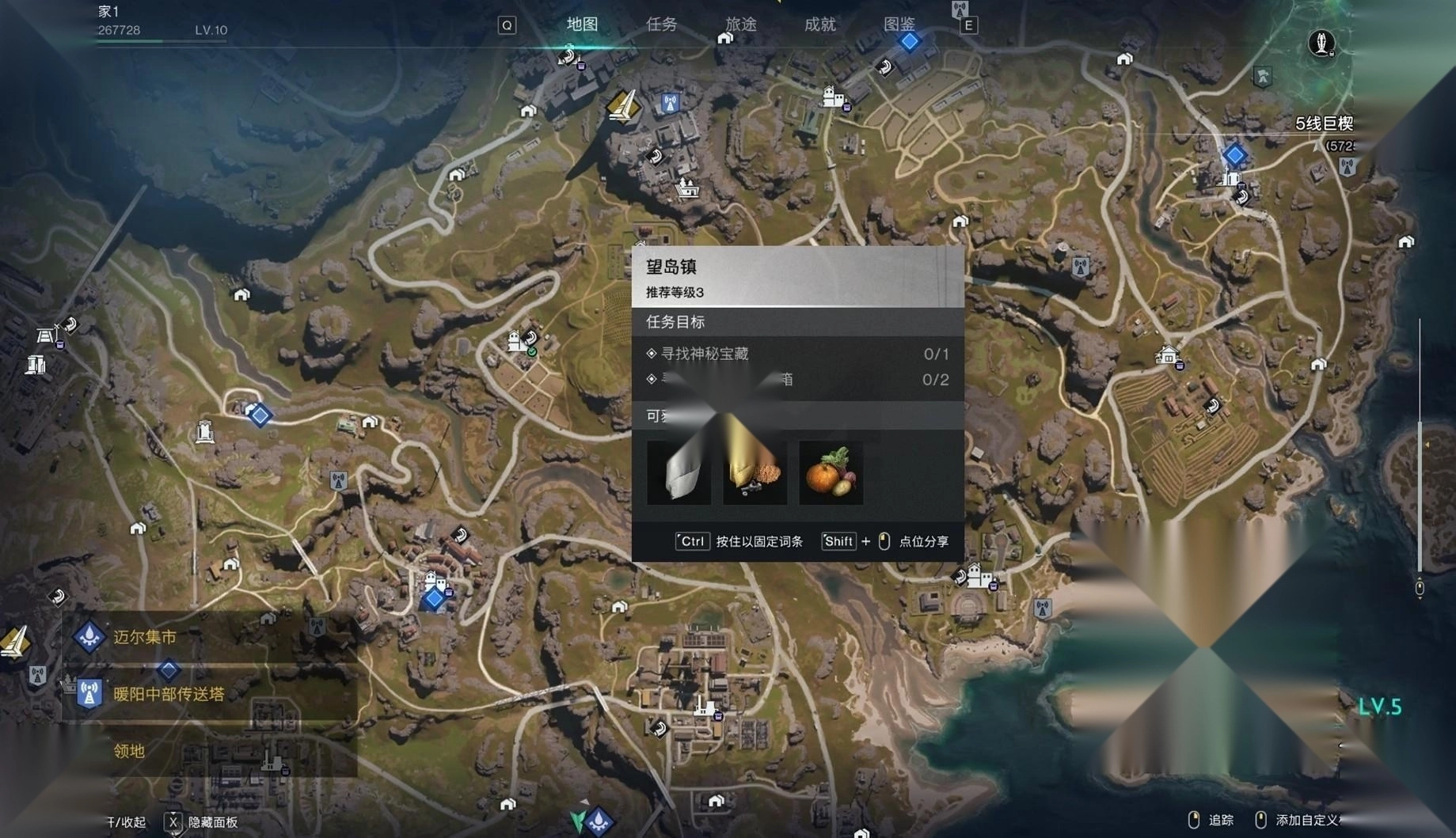Click the 隐藏面板 hide panel option
The height and width of the screenshot is (838, 1456).
click(212, 822)
